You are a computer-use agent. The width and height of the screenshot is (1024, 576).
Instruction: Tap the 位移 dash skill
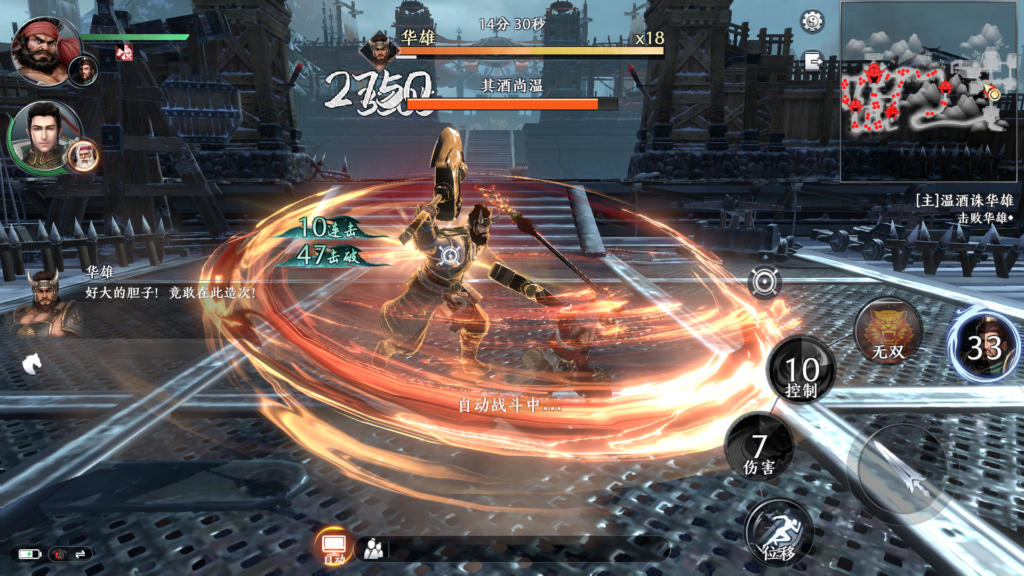click(779, 532)
